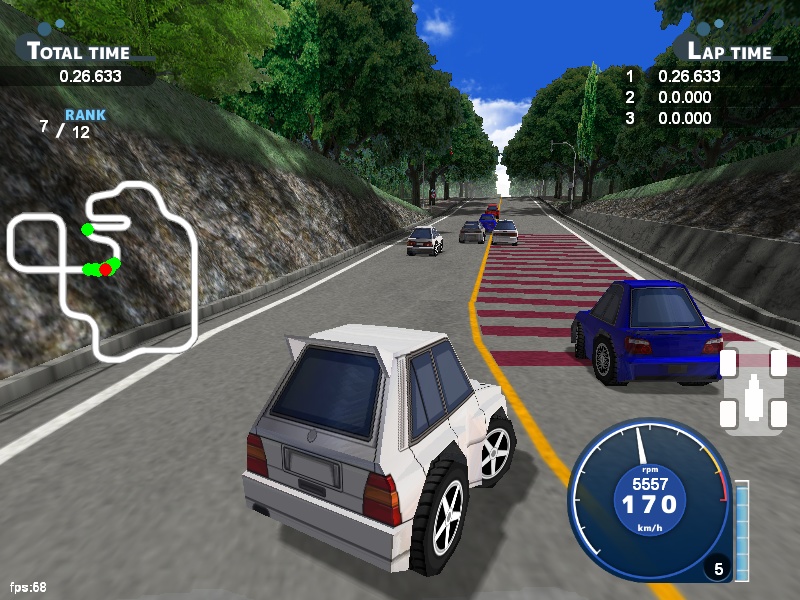800x600 pixels.
Task: Select the red player marker on minimap
Action: coord(106,269)
